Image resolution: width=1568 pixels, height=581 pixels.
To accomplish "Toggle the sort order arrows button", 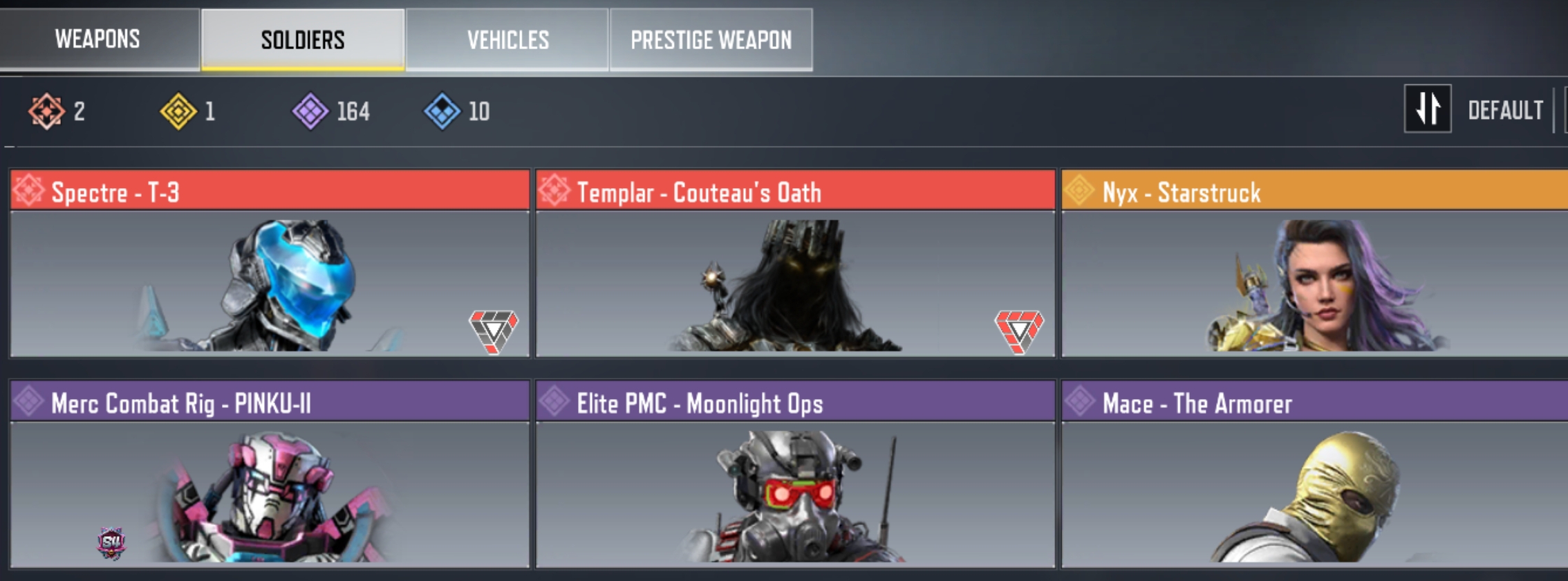I will (x=1427, y=109).
